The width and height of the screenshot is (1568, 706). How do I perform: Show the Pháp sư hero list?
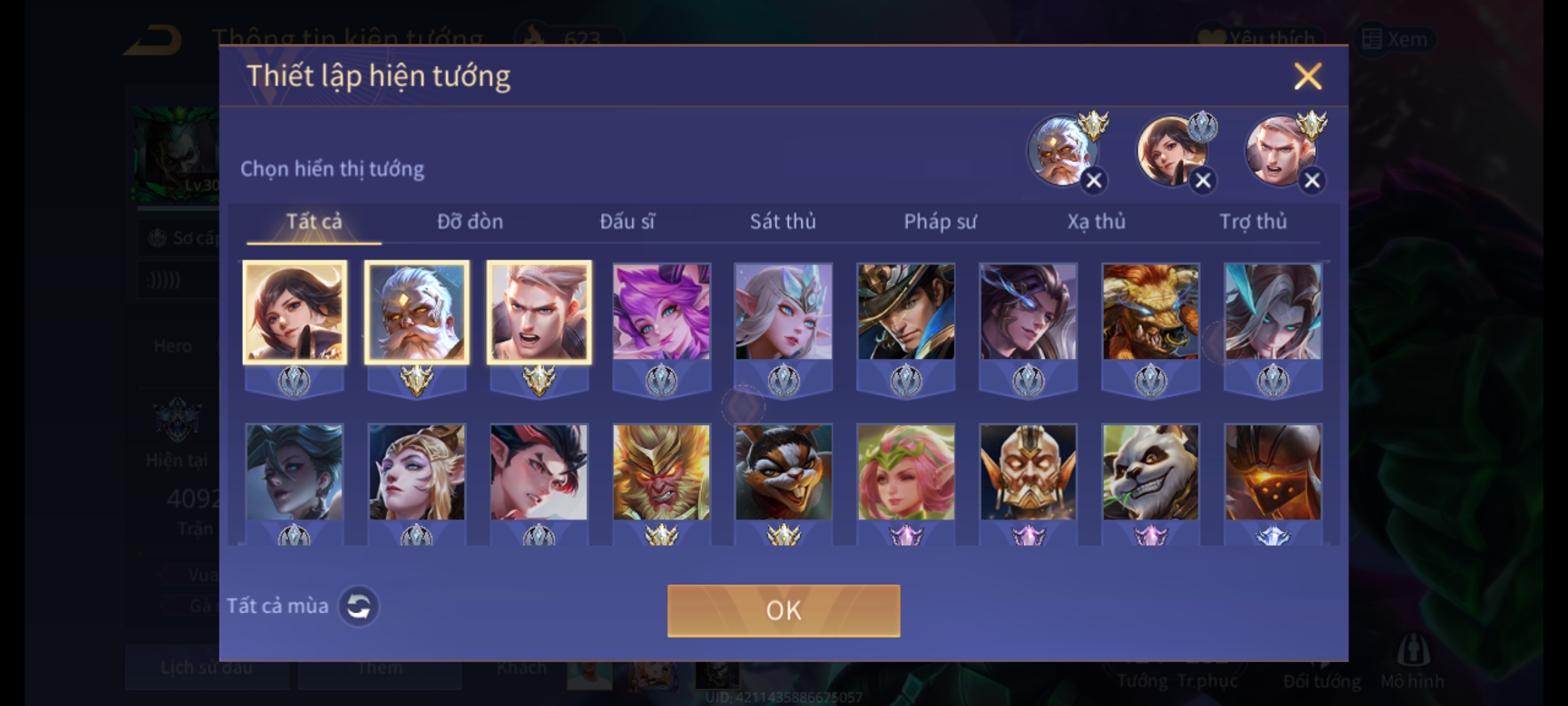point(939,222)
